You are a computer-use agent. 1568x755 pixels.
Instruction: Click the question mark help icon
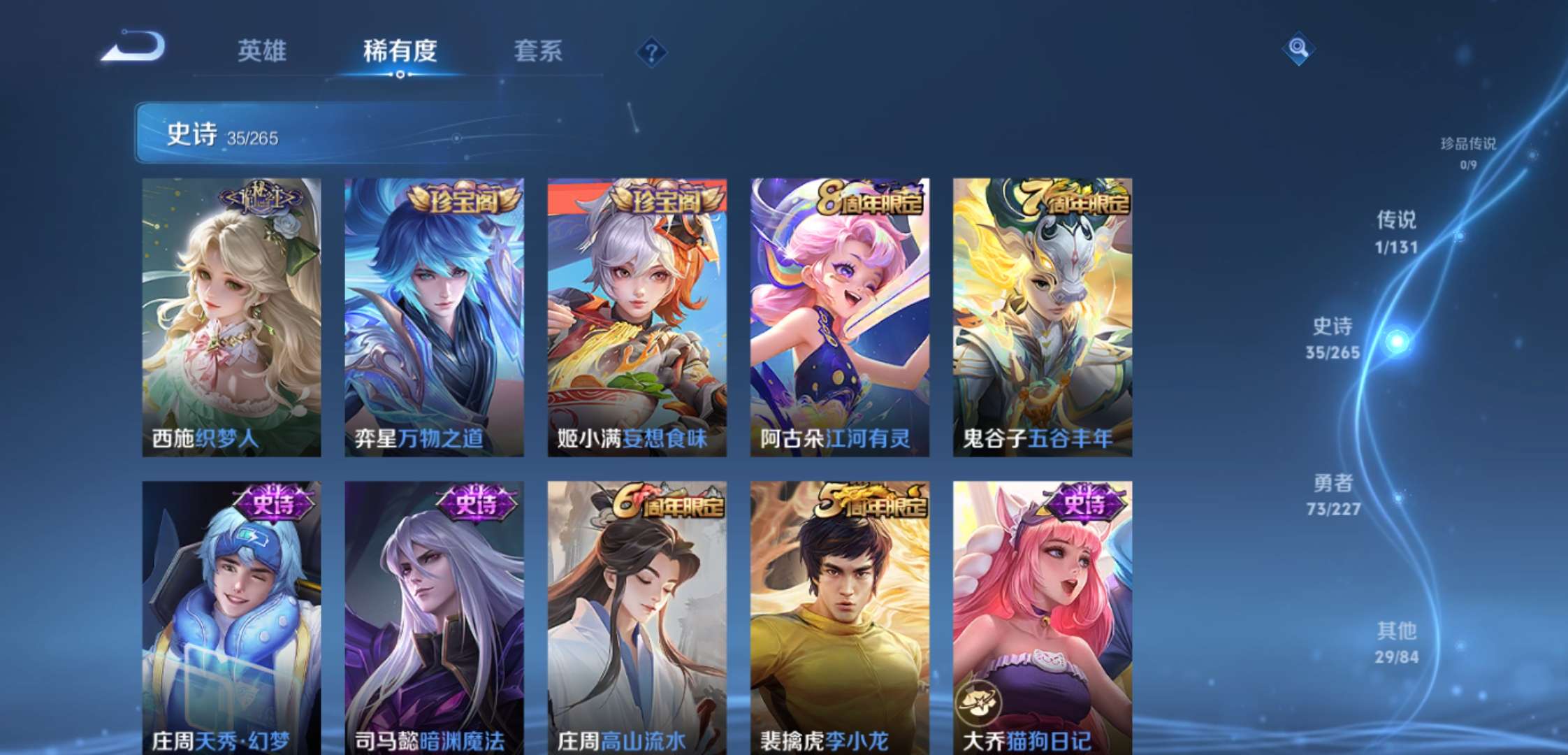pyautogui.click(x=650, y=50)
